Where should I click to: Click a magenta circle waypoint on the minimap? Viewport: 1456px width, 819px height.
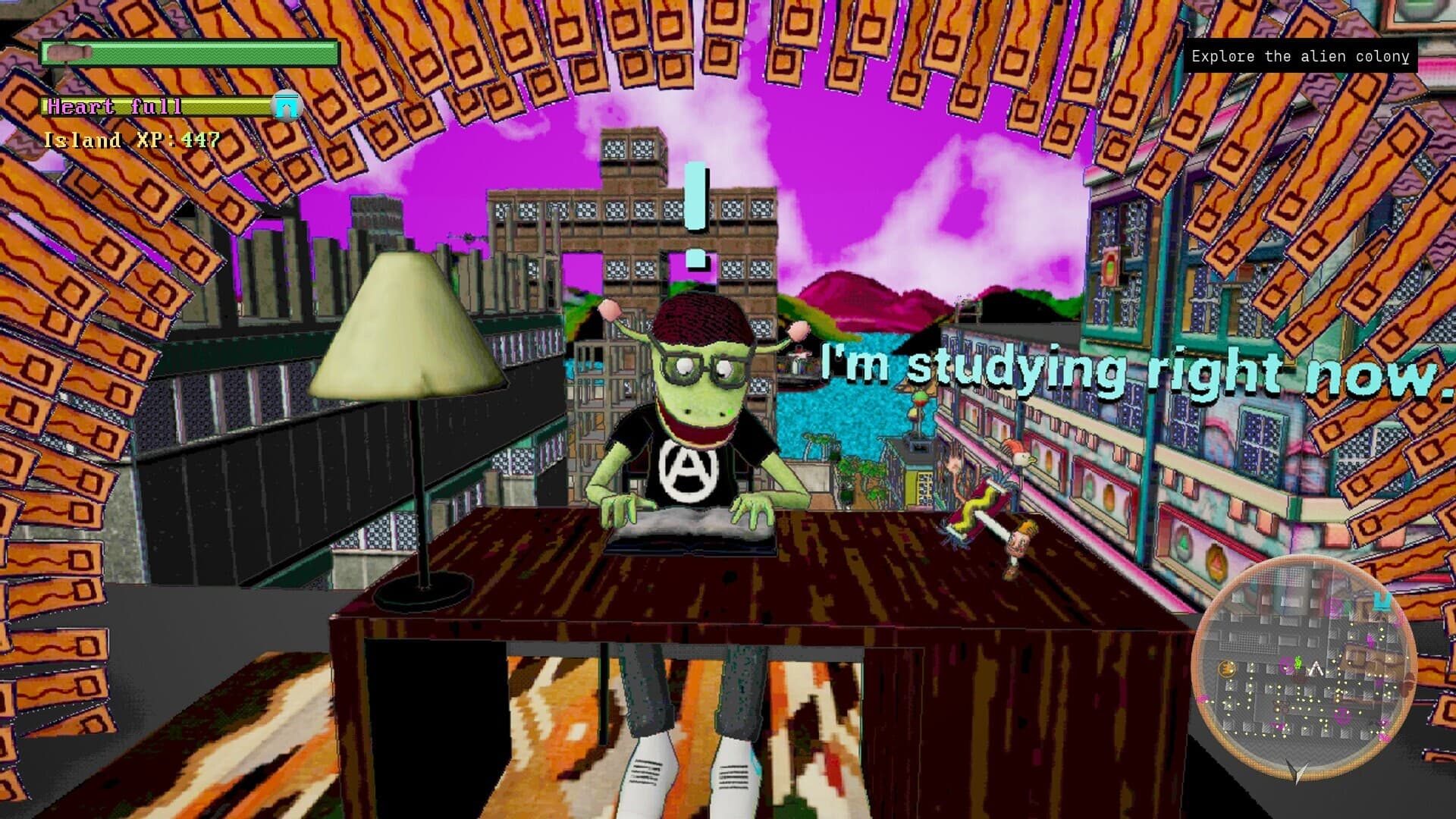[1286, 666]
